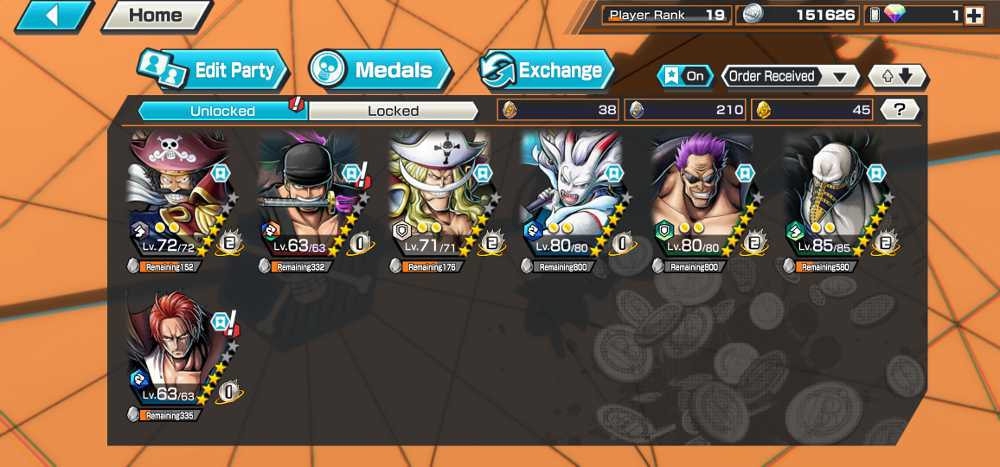Open the Edit Party menu
Image resolution: width=1000 pixels, height=467 pixels.
213,70
